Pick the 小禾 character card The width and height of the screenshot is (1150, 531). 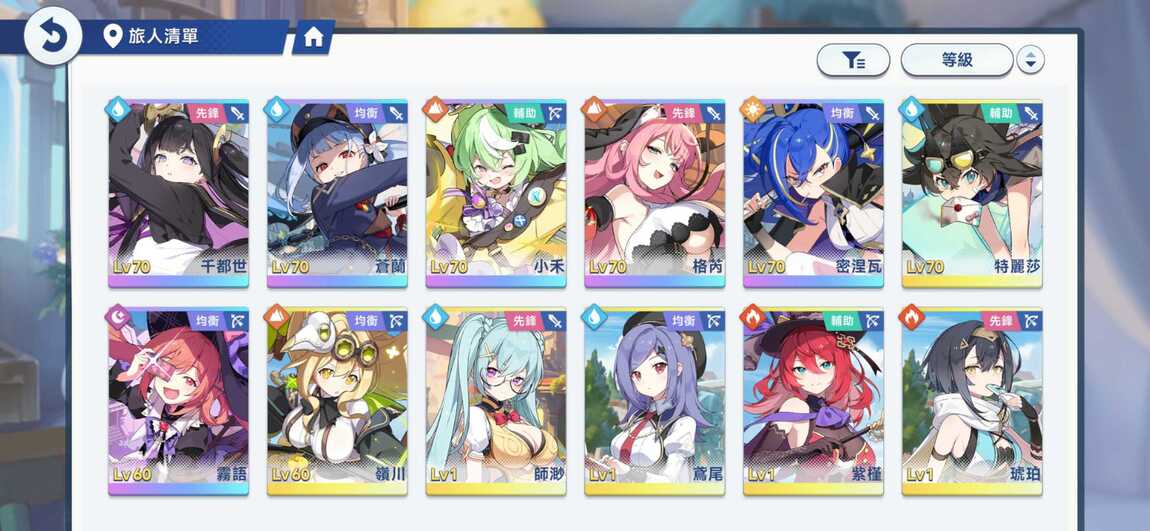coord(496,193)
